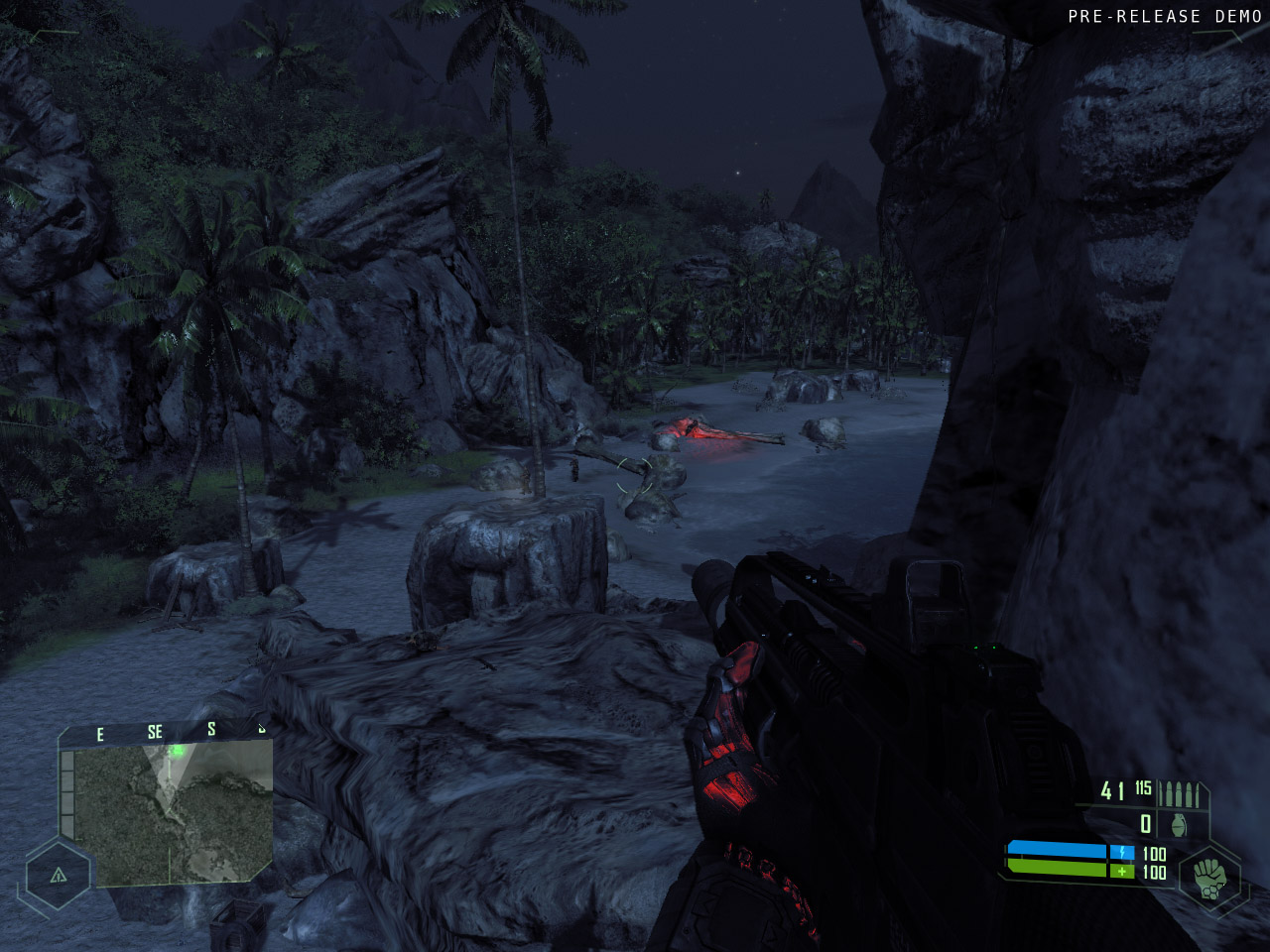Select the hexagonal warning triangle icon
The height and width of the screenshot is (952, 1270).
pyautogui.click(x=58, y=875)
